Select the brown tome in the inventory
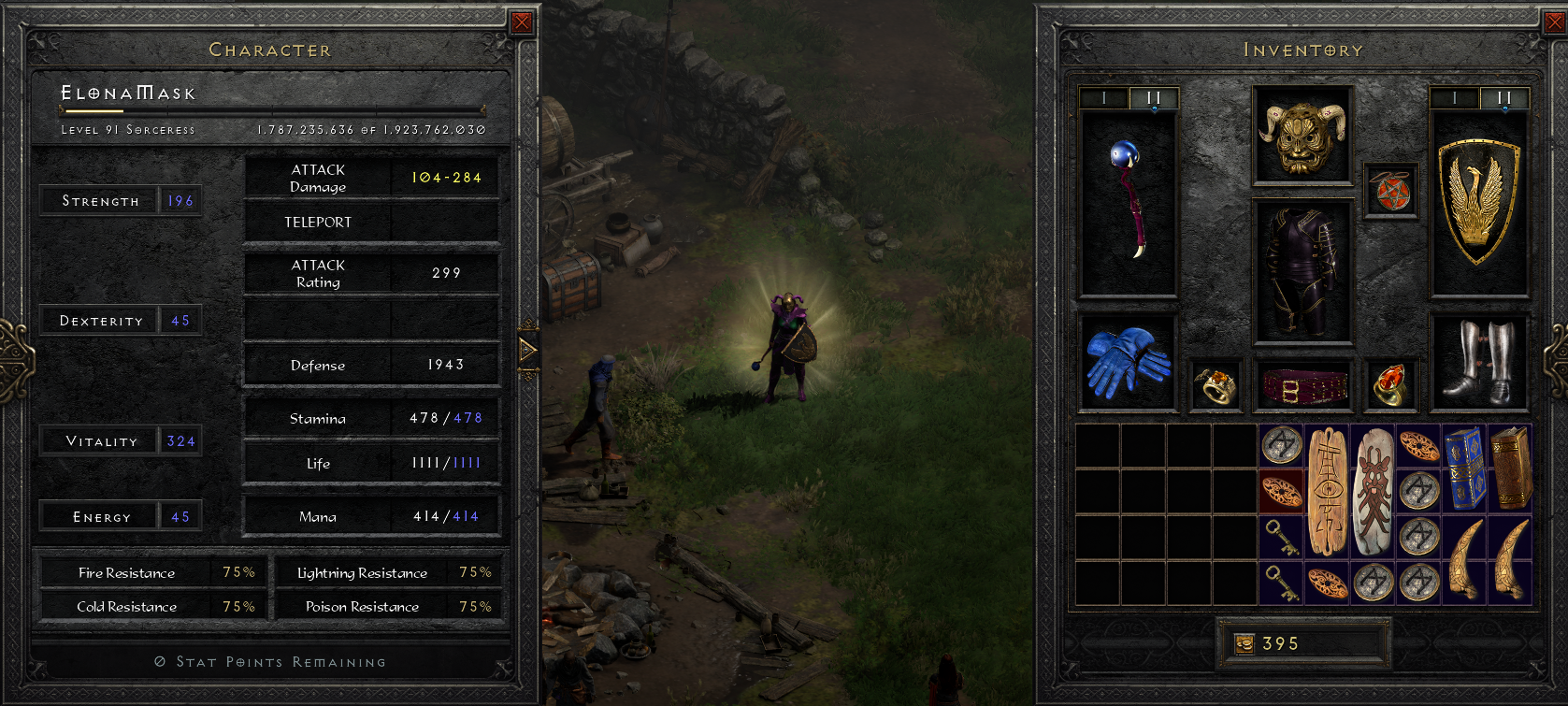 [1509, 468]
